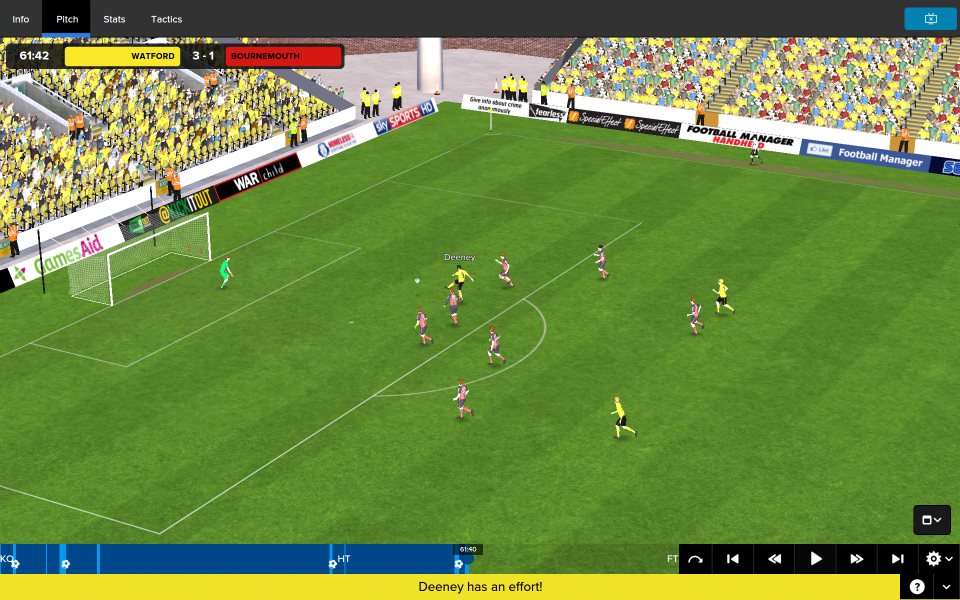Switch to the Pitch tab
Viewport: 960px width, 600px height.
tap(67, 19)
